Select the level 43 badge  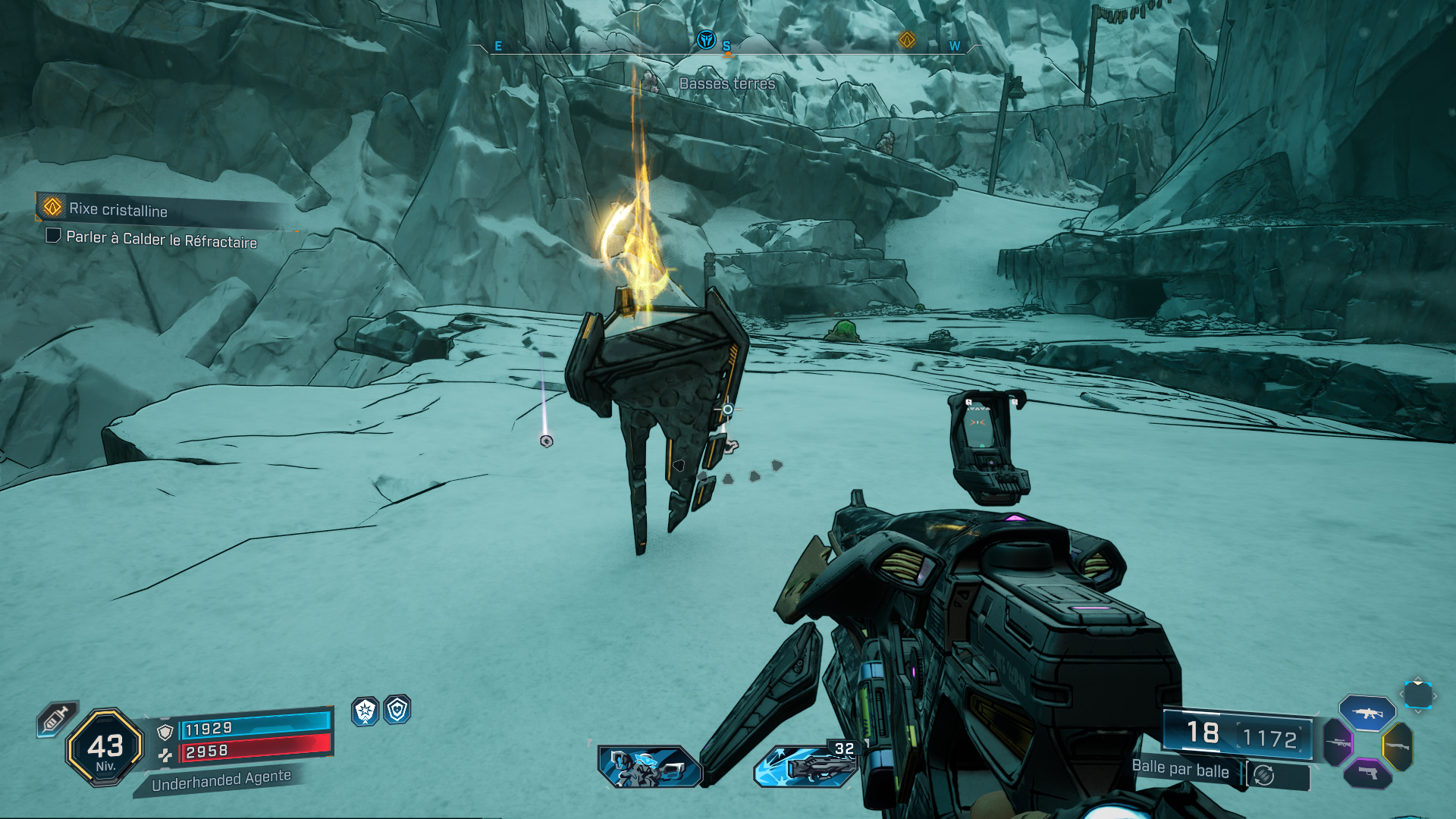[x=105, y=748]
